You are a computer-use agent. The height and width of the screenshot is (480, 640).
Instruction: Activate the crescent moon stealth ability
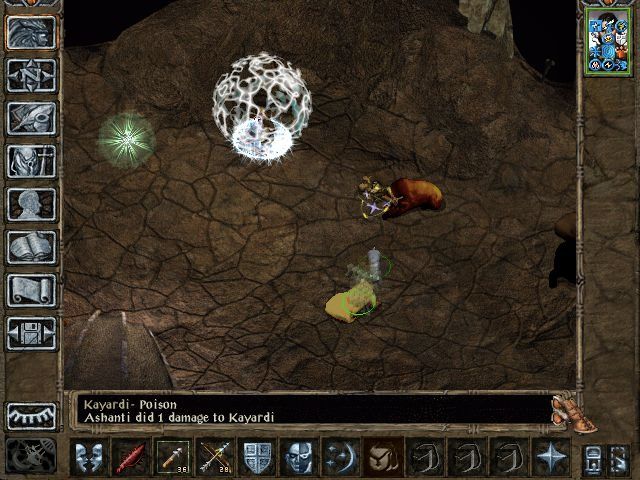pyautogui.click(x=341, y=457)
